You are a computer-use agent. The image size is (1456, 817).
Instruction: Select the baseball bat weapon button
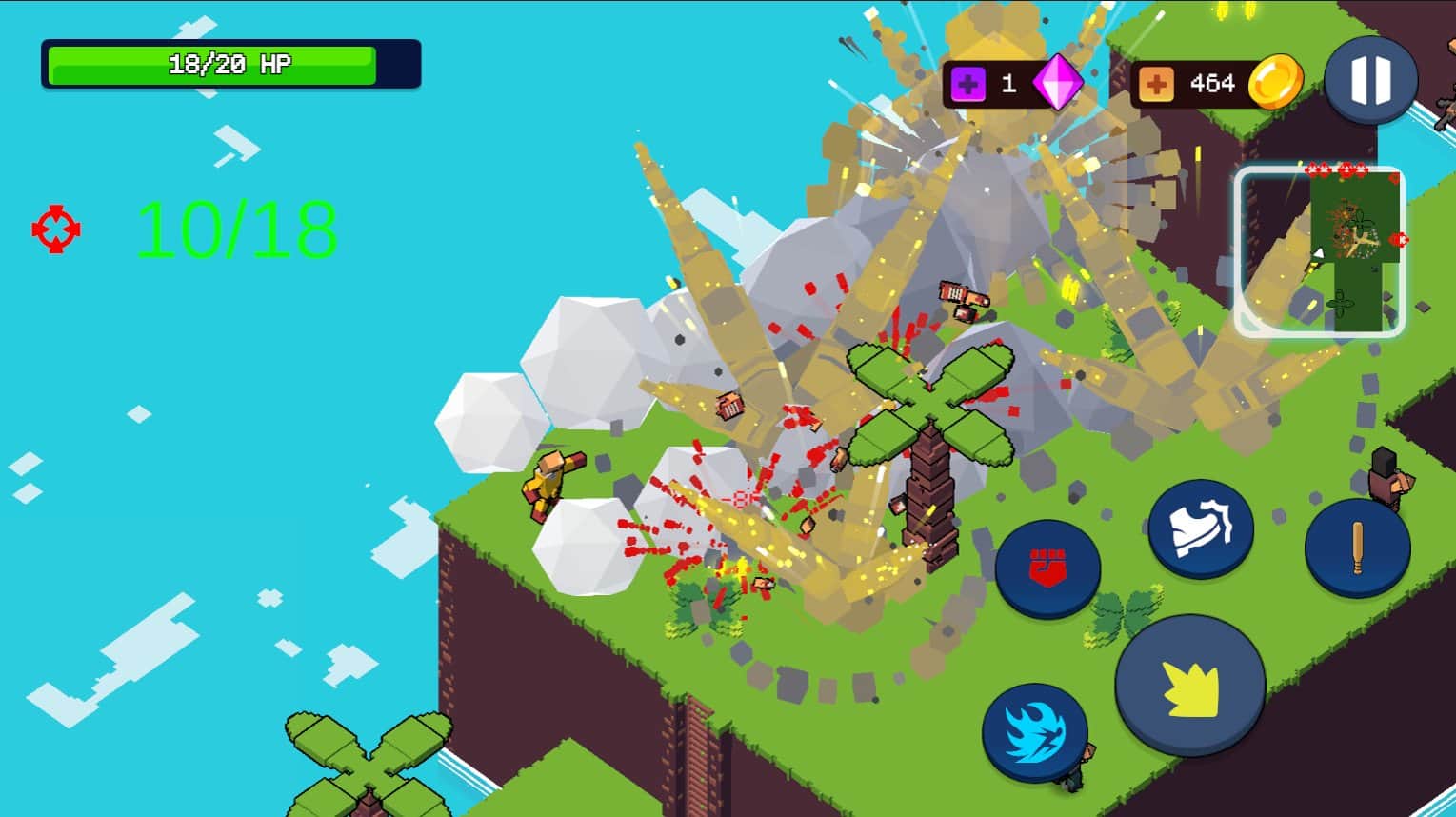[x=1357, y=548]
